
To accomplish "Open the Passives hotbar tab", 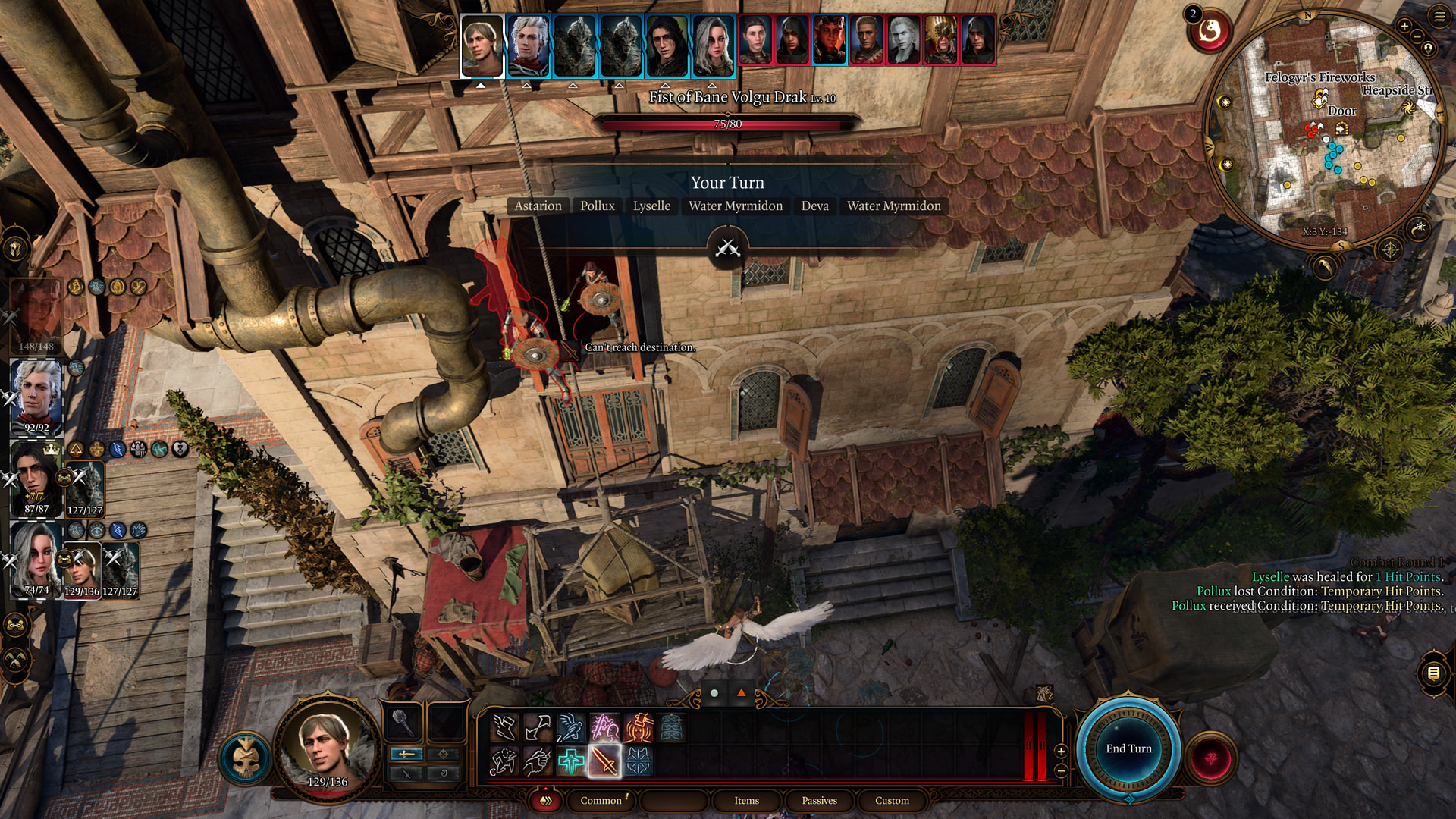I will tap(819, 800).
